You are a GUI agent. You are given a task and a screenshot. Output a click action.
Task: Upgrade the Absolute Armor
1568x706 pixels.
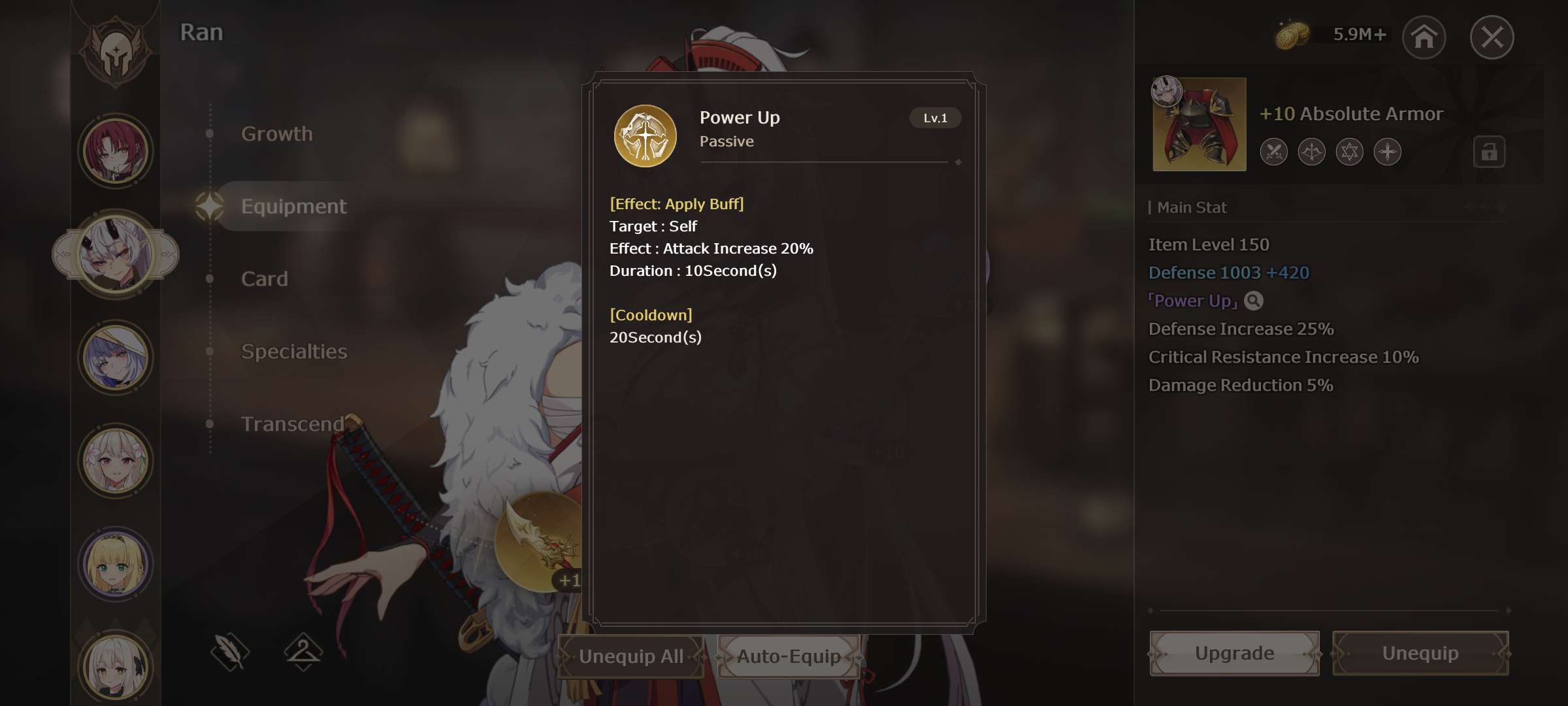[1234, 653]
